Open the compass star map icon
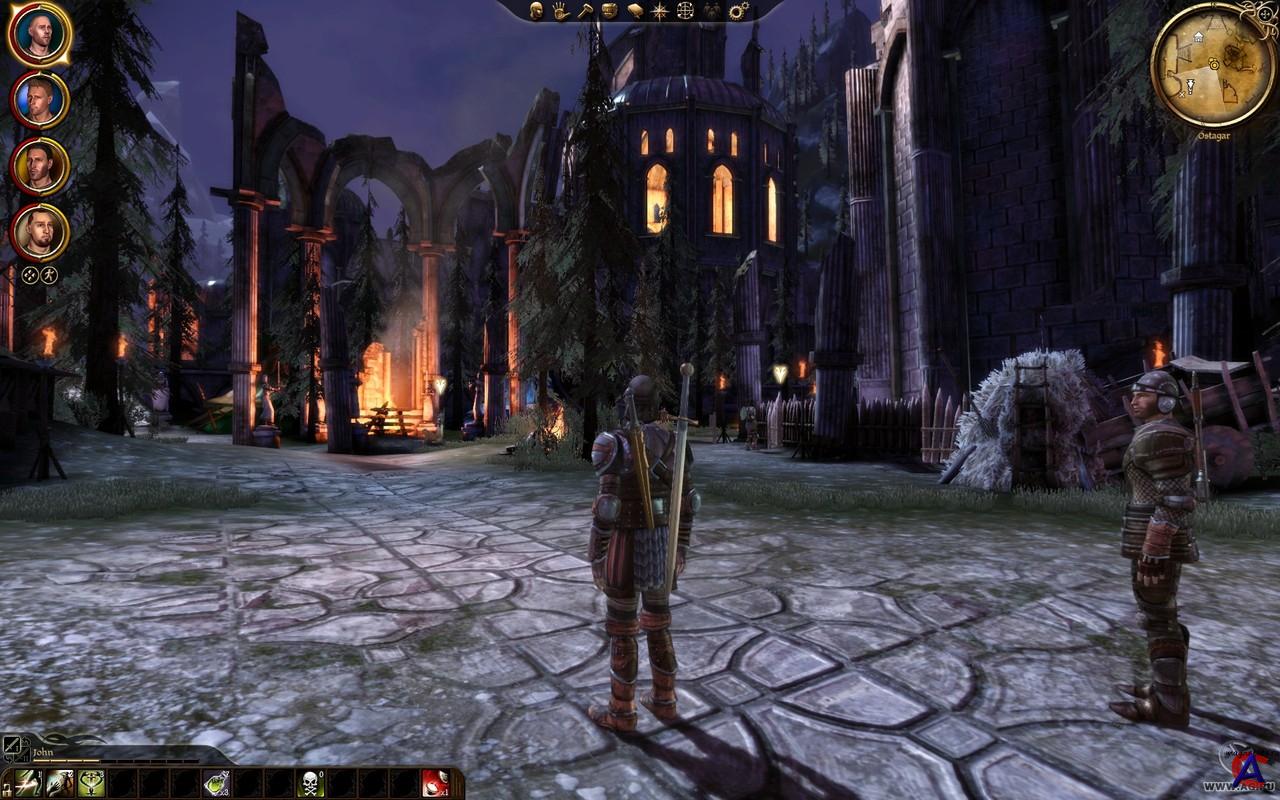Viewport: 1280px width, 800px height. tap(659, 11)
